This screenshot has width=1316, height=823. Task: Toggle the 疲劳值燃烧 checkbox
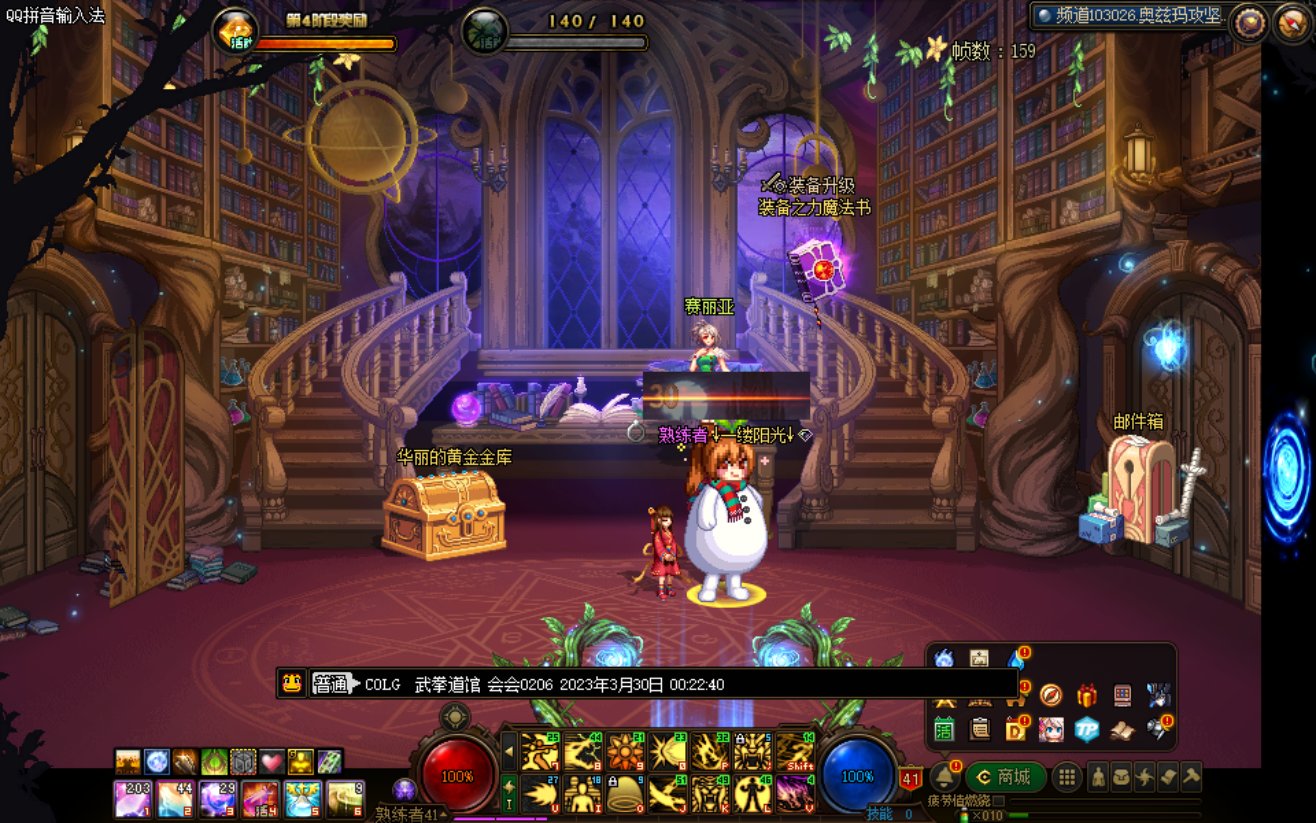[998, 800]
